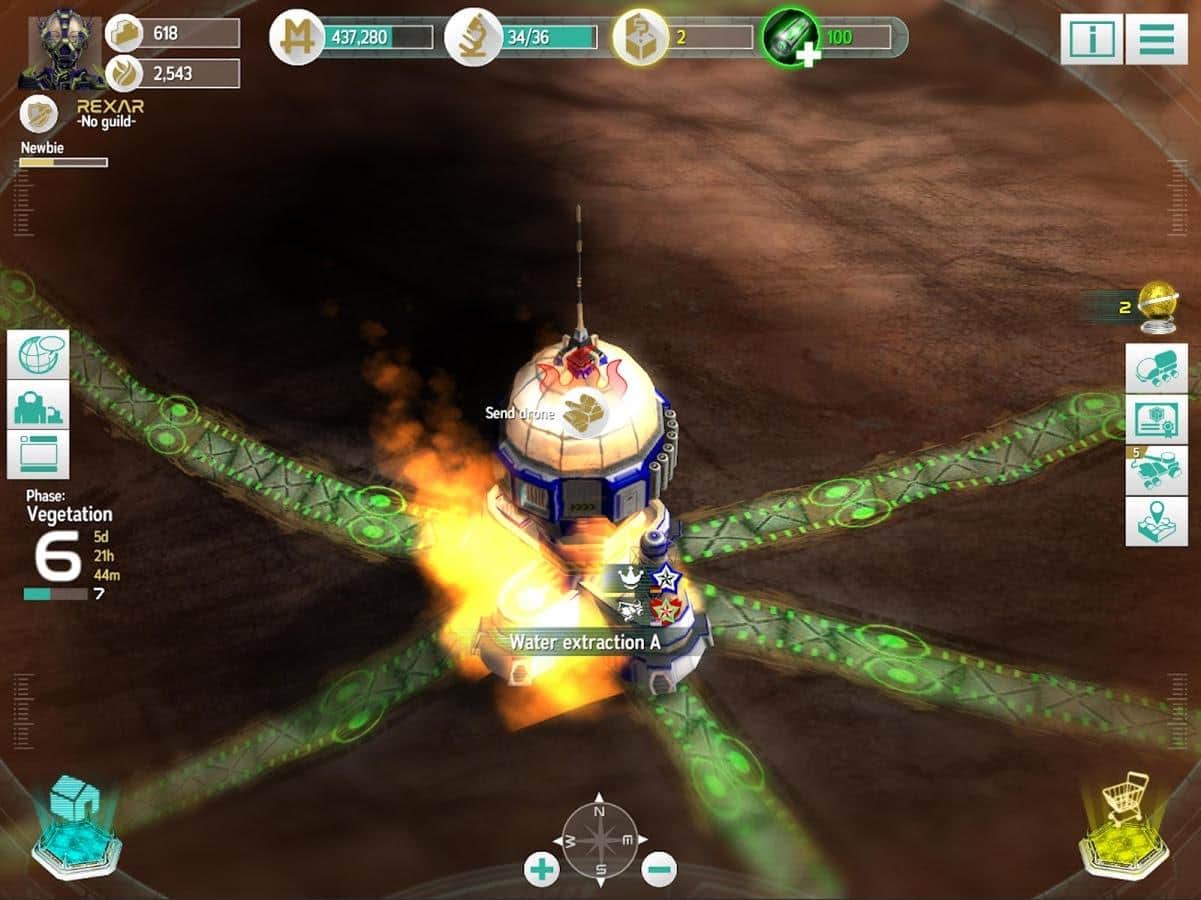Zoom in with the plus button
The width and height of the screenshot is (1201, 900).
pyautogui.click(x=542, y=869)
